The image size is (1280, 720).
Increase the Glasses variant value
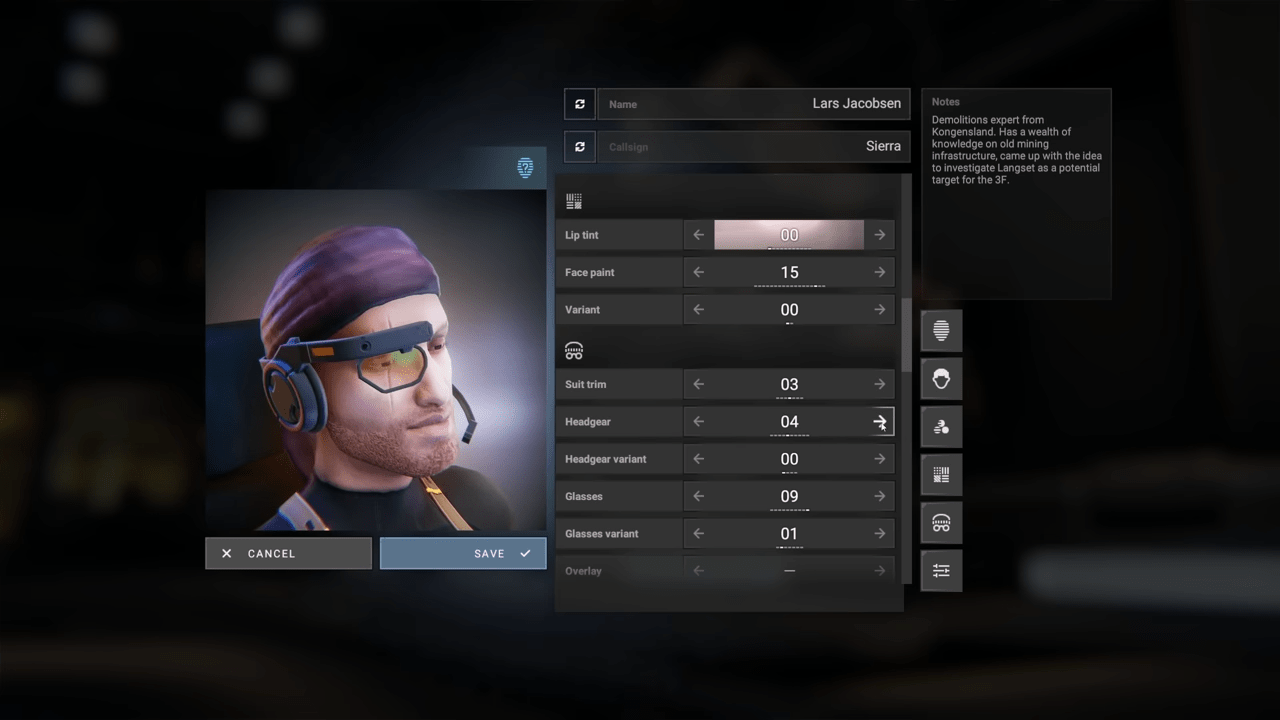880,534
